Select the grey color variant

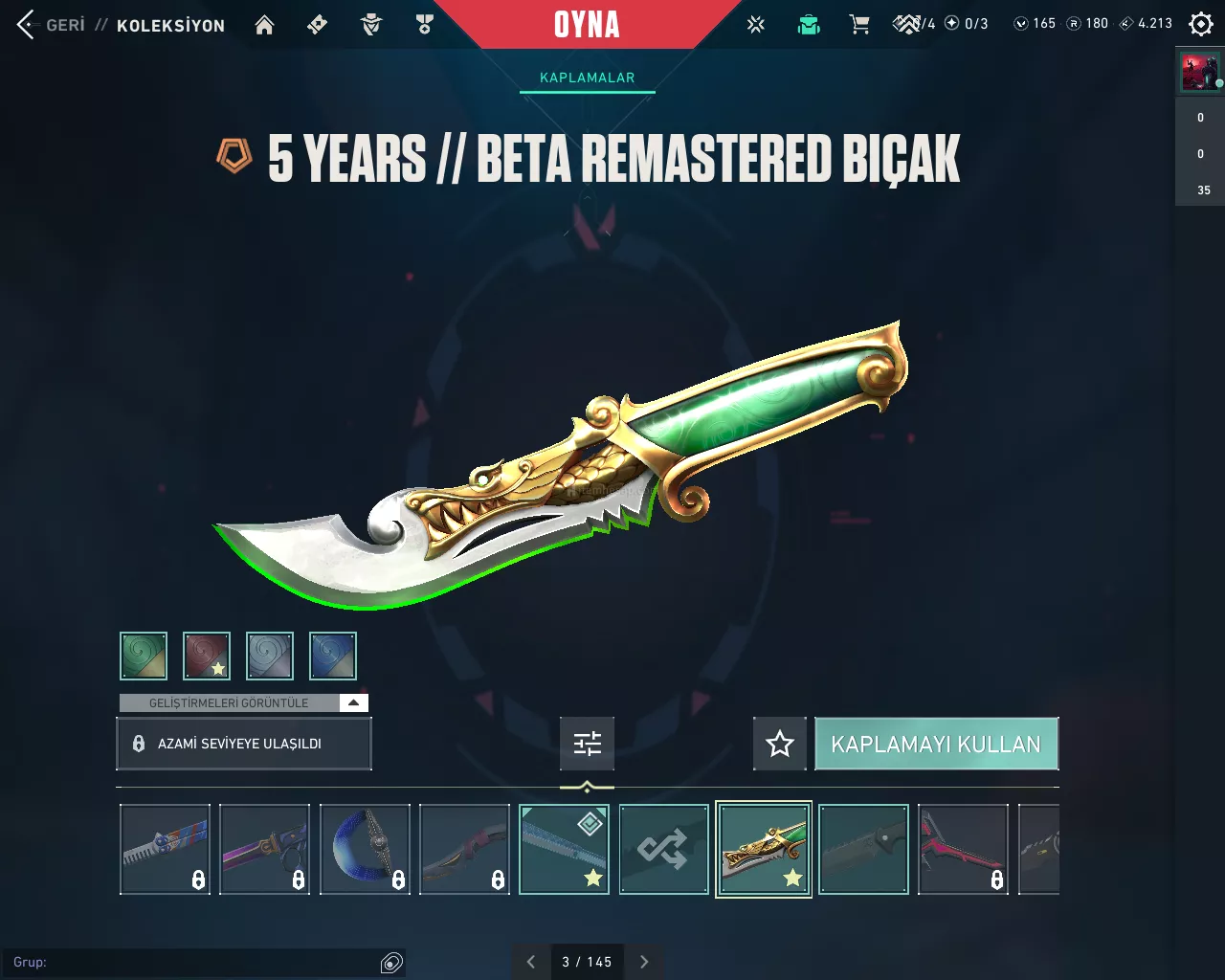pos(270,656)
